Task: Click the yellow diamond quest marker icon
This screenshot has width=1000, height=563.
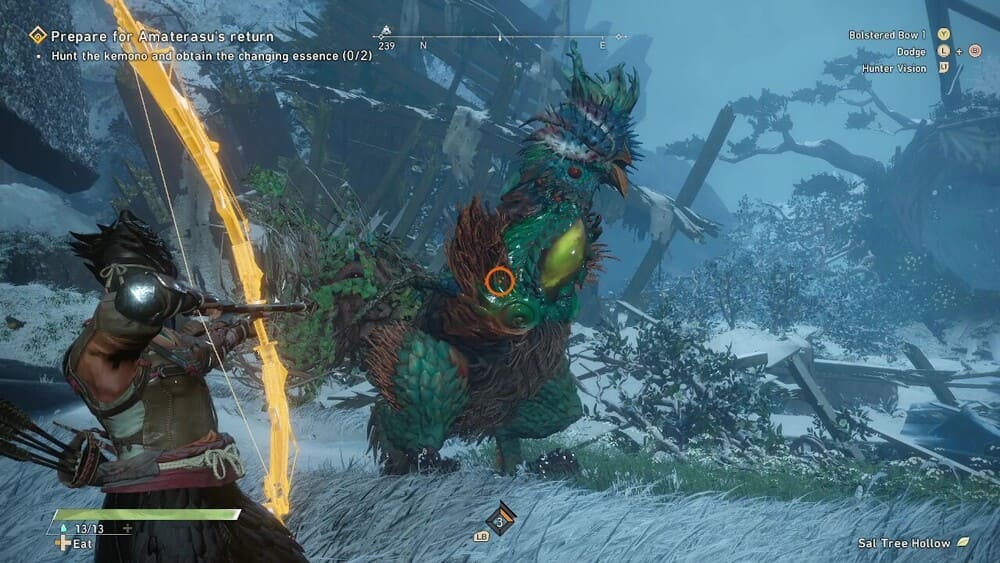Action: (38, 36)
